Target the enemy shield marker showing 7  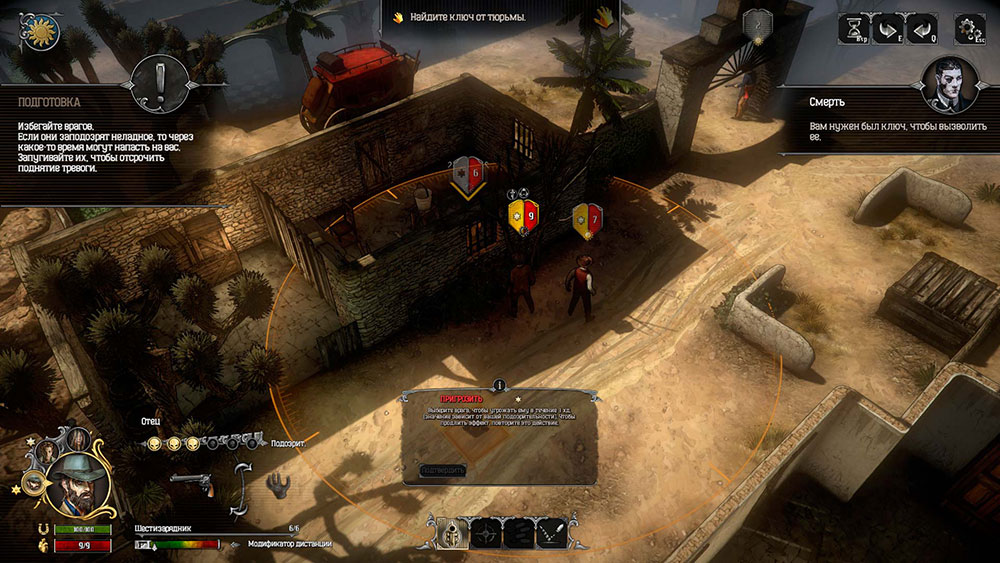[586, 217]
